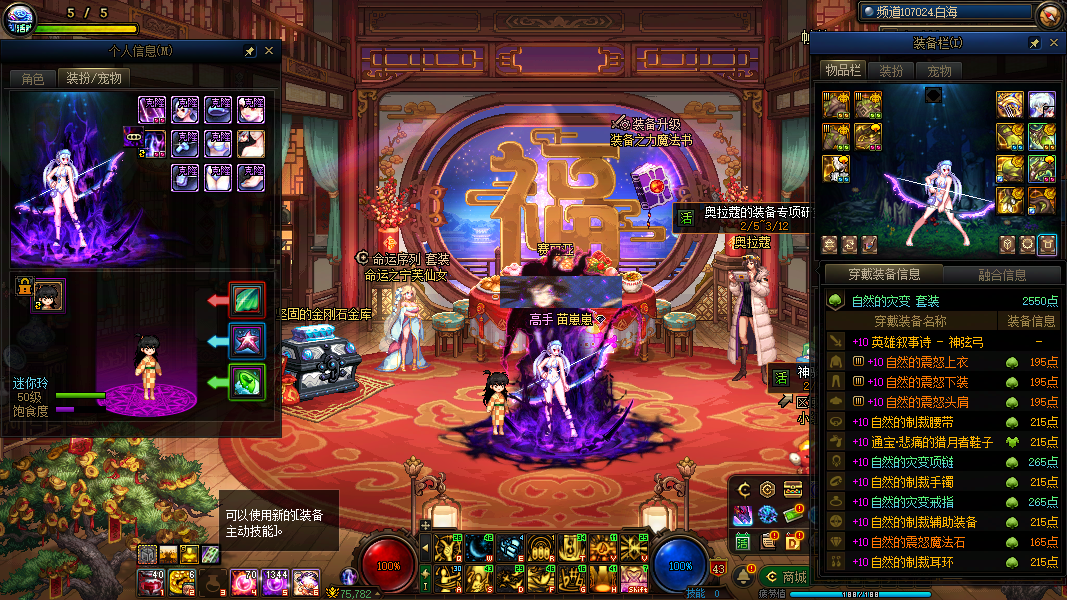The height and width of the screenshot is (600, 1067).
Task: Use the crescent moon skill on the hotbar
Action: [x=478, y=546]
